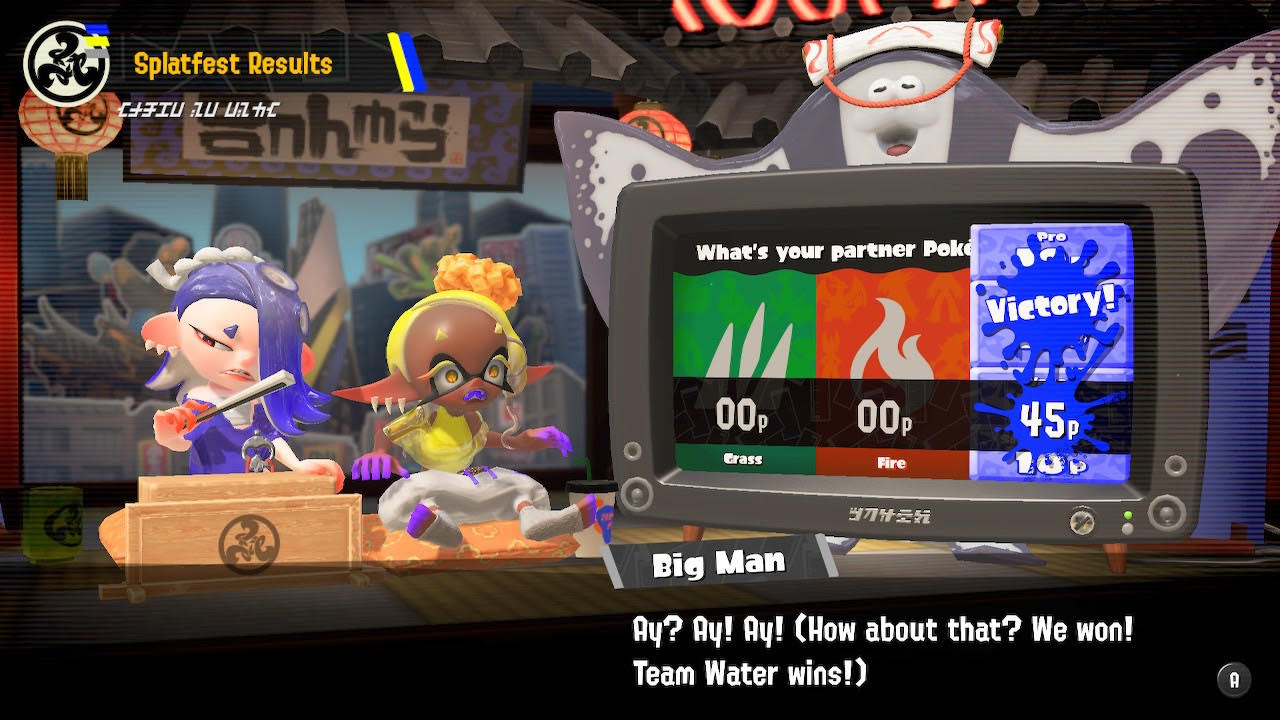Open the Big Man nameplate
Viewport: 1280px width, 720px height.
718,562
